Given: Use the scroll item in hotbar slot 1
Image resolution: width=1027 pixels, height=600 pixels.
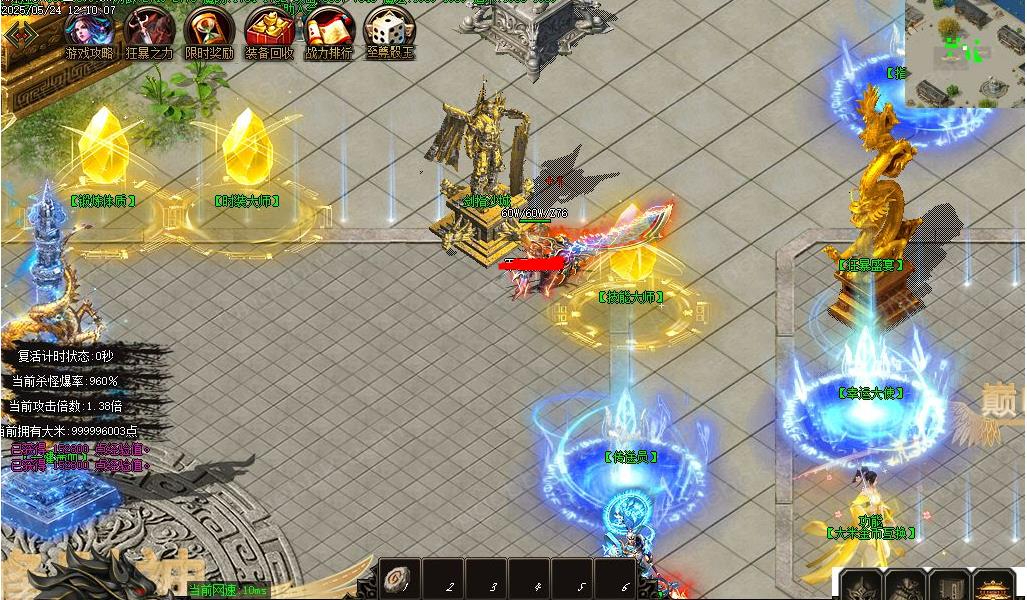Looking at the screenshot, I should coord(399,581).
